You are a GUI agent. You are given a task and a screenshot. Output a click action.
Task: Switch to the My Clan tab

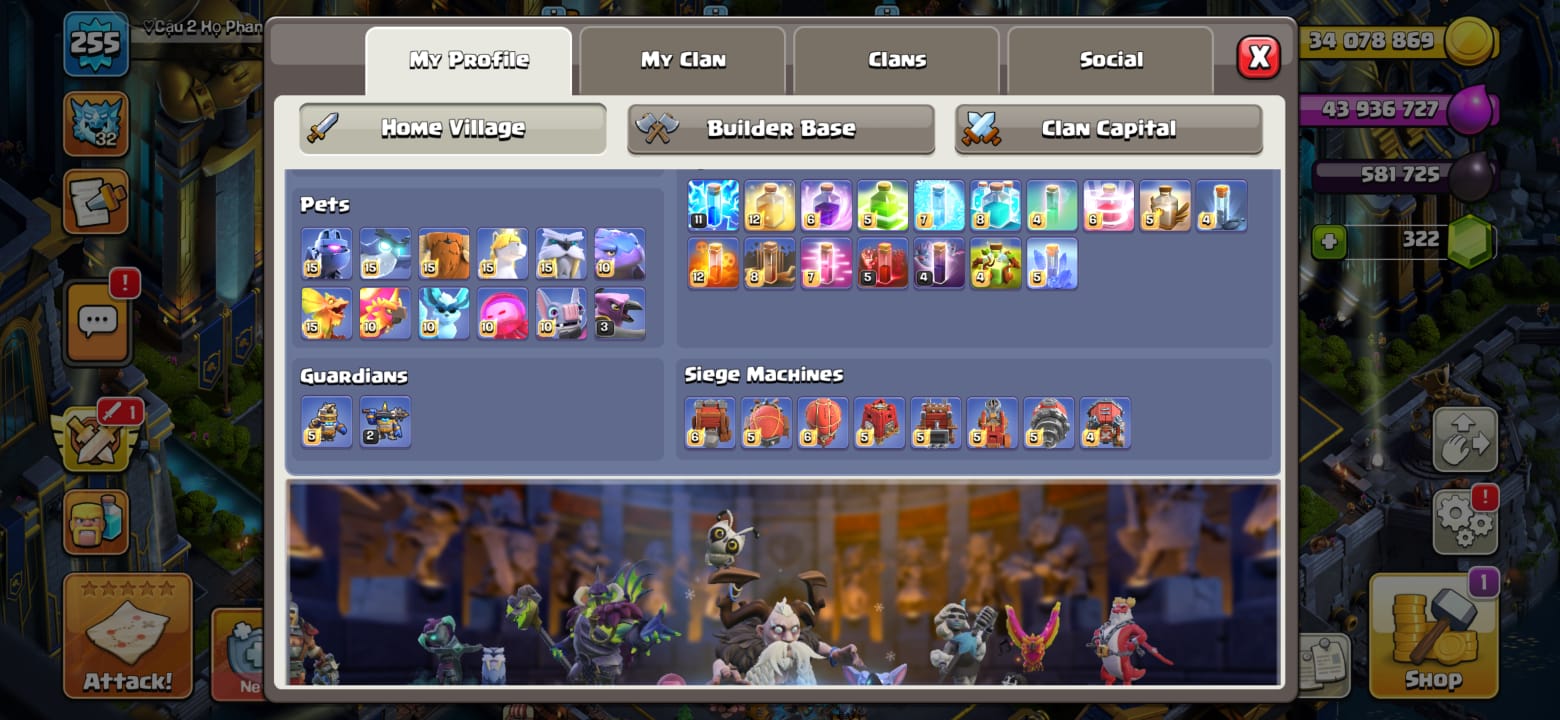[683, 60]
